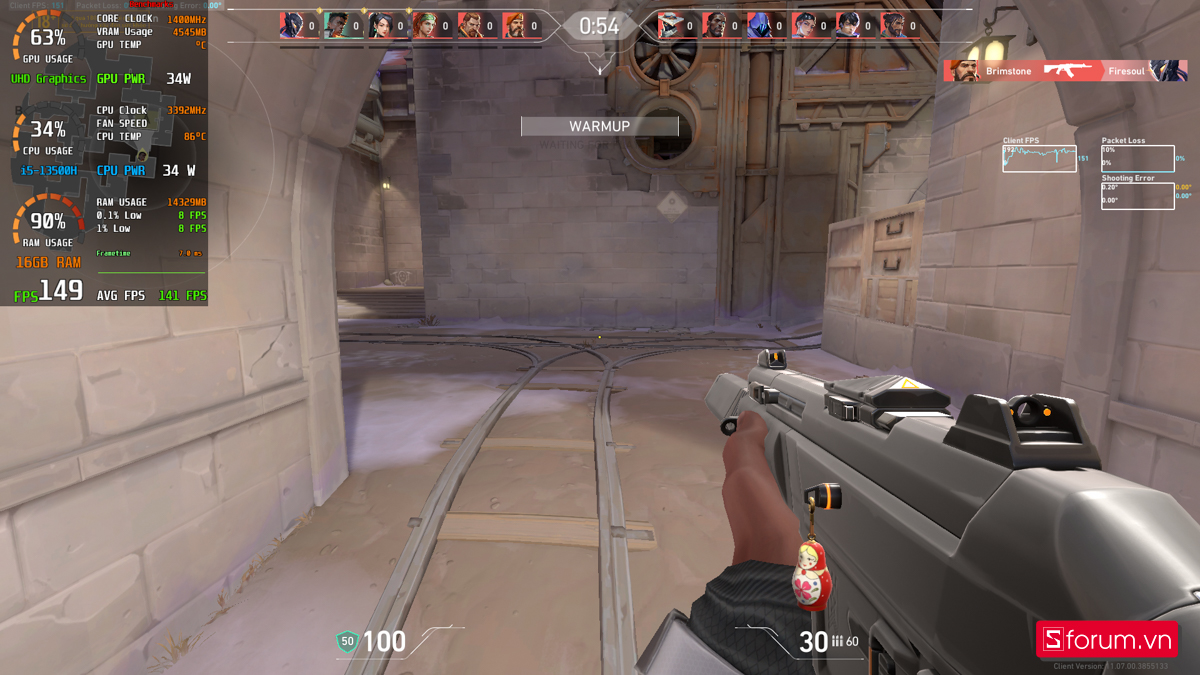Image resolution: width=1200 pixels, height=675 pixels.
Task: Select the Packet Loss graph
Action: [x=1137, y=159]
